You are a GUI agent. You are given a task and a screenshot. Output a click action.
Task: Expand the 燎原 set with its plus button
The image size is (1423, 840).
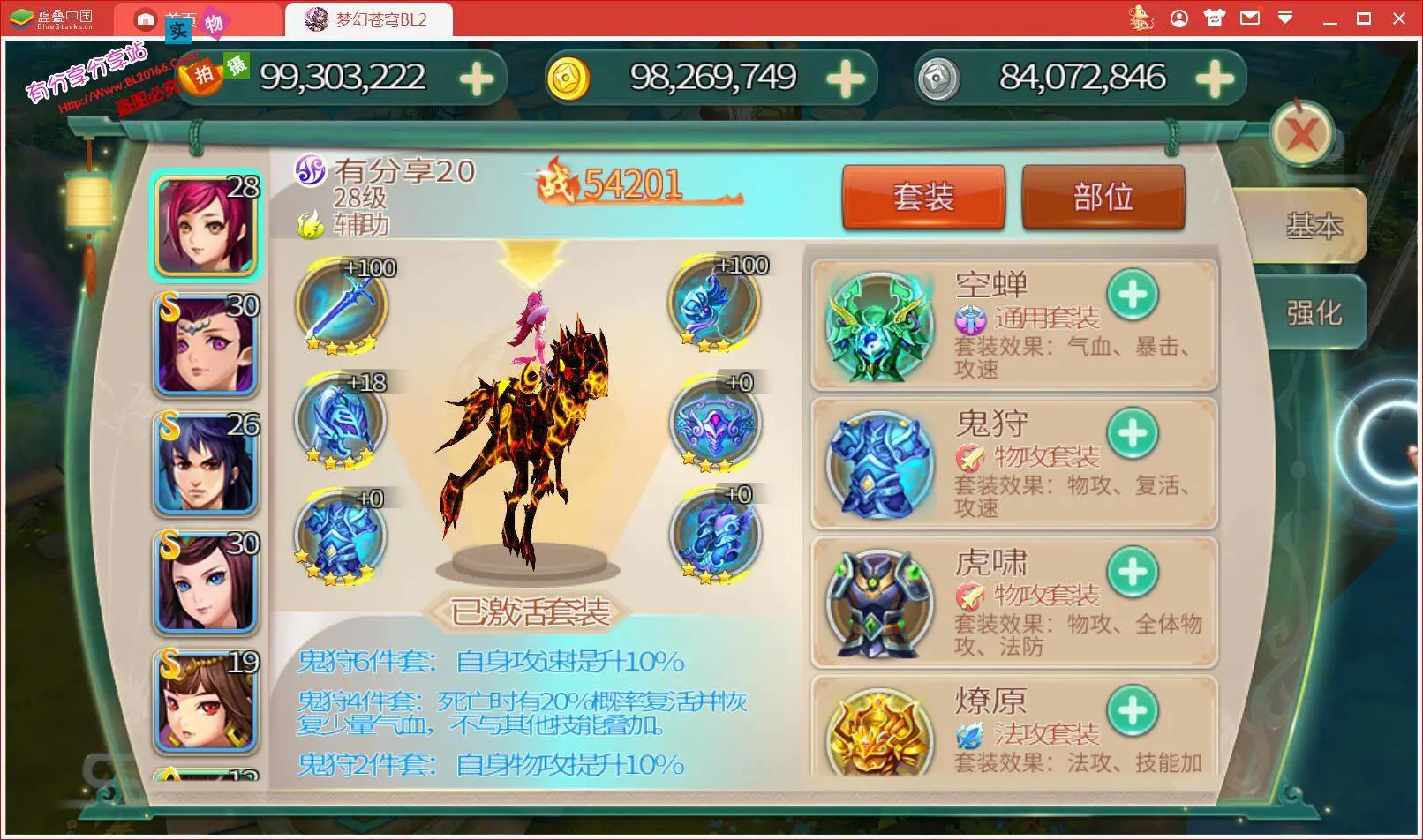[1134, 711]
